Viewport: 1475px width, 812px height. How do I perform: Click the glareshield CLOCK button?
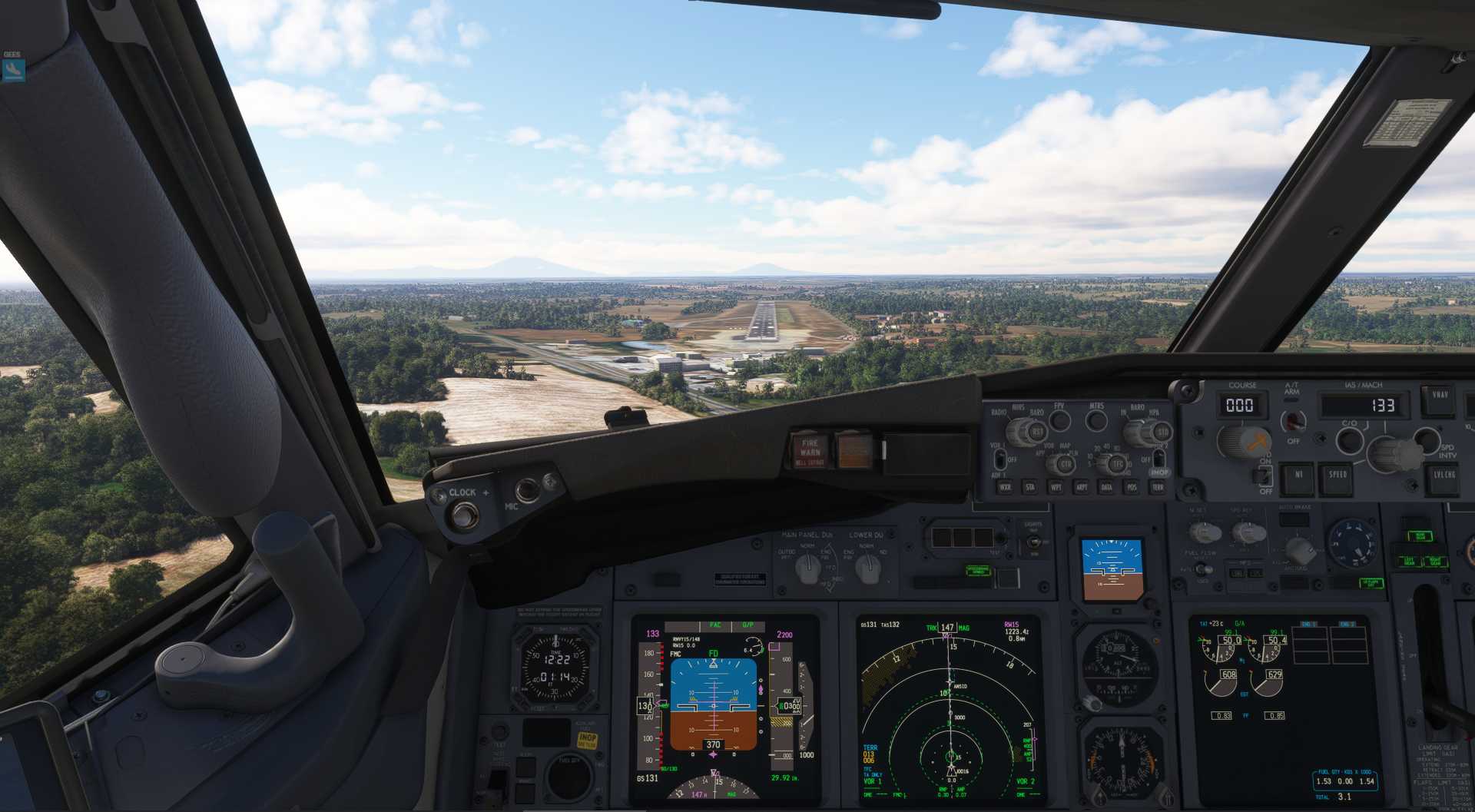pyautogui.click(x=463, y=515)
